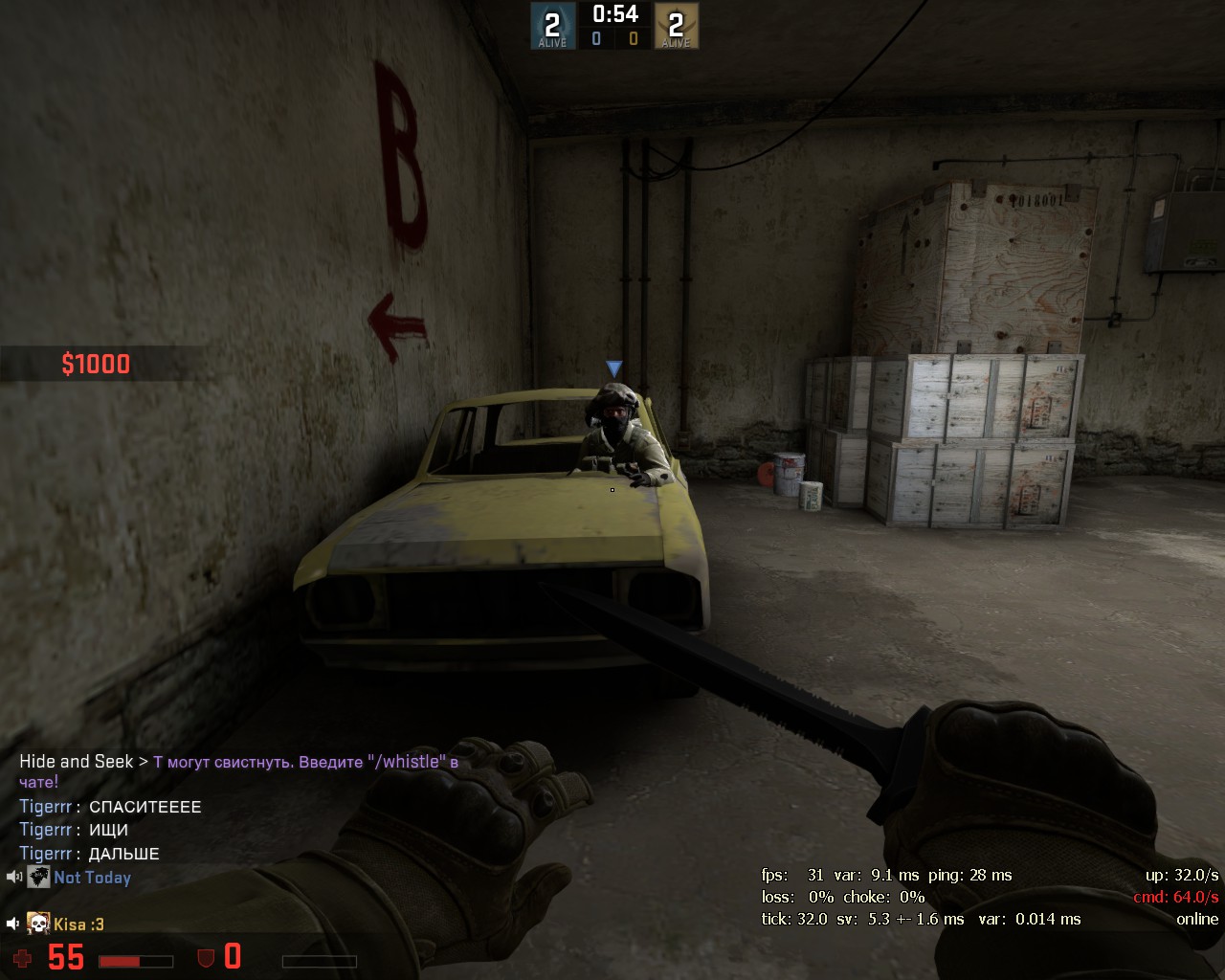Screen dimensions: 1225x980
Task: Click the speaker icon beside Kisa :3
Action: coord(13,924)
